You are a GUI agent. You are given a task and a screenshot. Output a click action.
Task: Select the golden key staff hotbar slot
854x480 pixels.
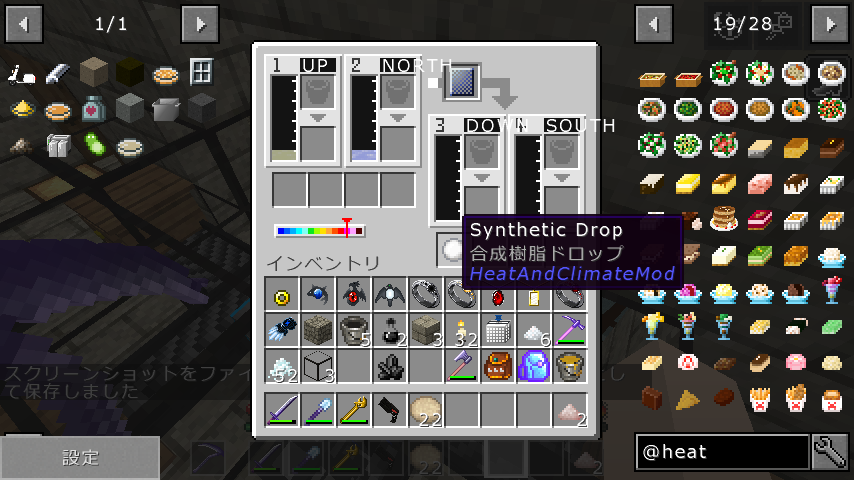353,409
